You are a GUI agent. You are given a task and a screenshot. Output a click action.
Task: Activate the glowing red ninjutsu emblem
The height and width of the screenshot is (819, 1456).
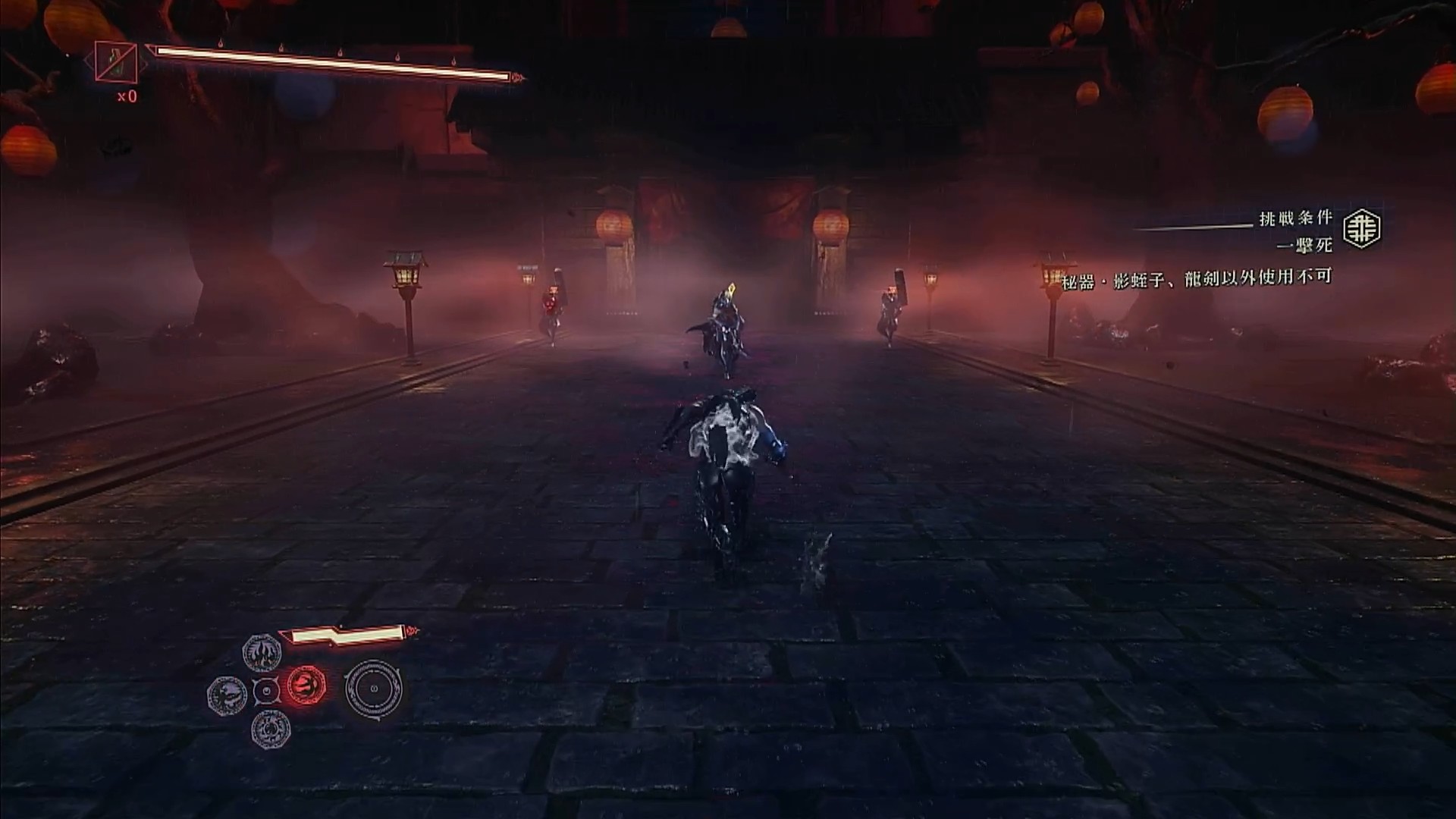tap(307, 686)
